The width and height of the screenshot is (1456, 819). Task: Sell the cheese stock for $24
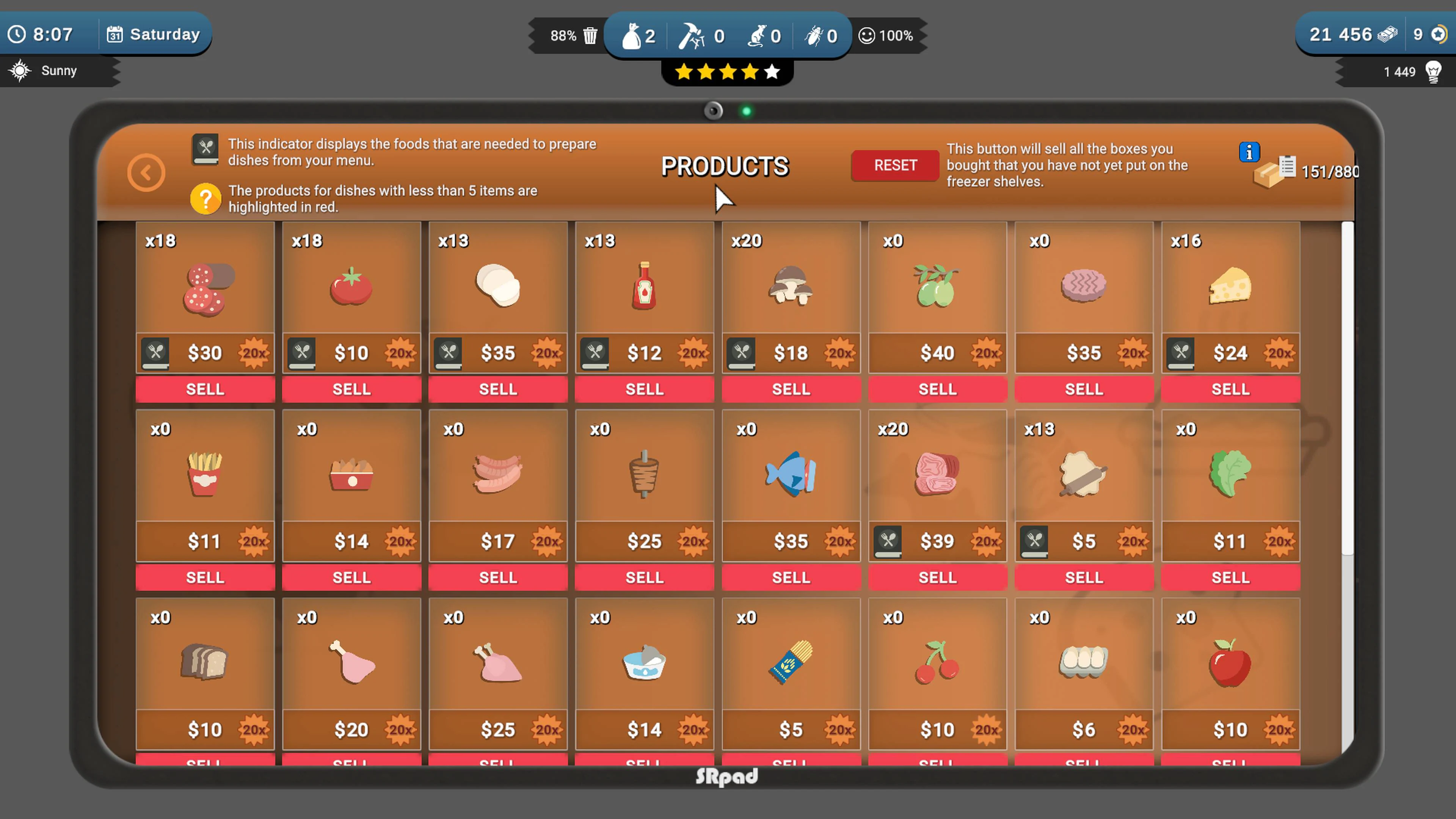1231,389
